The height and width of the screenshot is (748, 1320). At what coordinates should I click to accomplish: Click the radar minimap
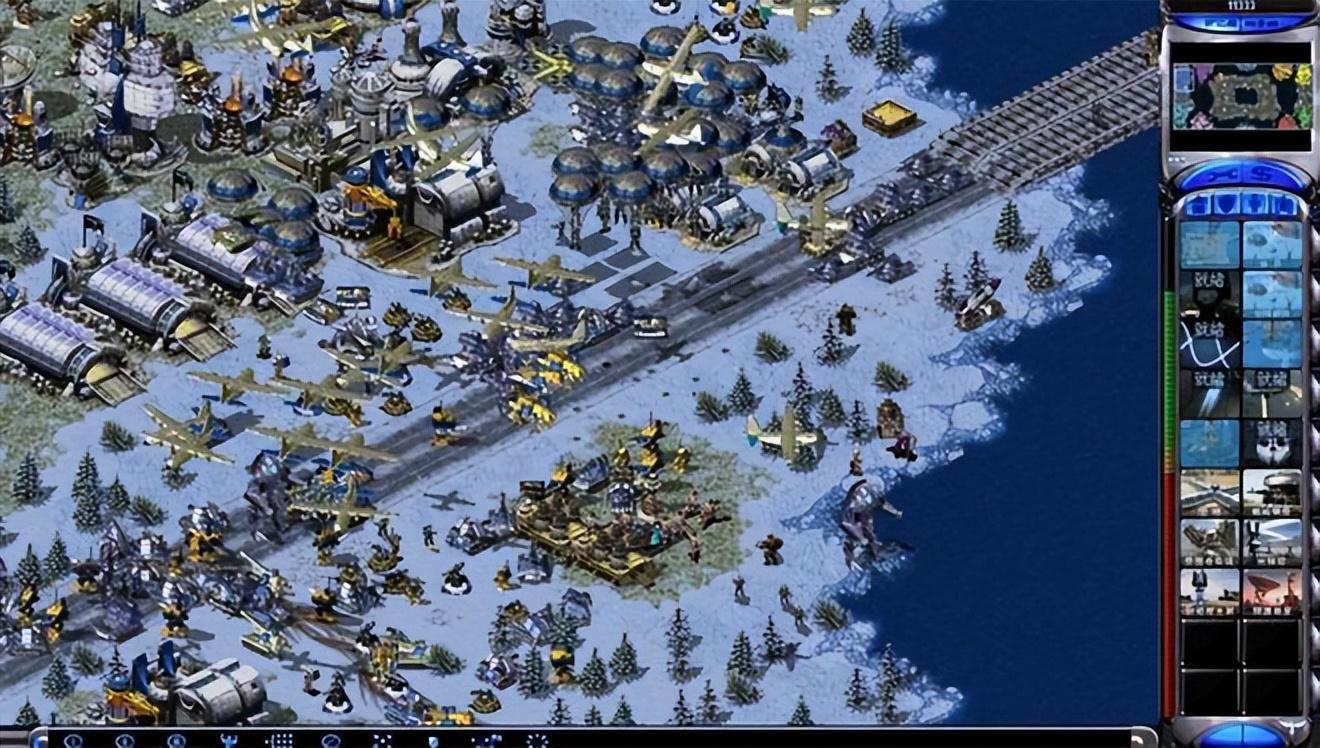tap(1240, 97)
